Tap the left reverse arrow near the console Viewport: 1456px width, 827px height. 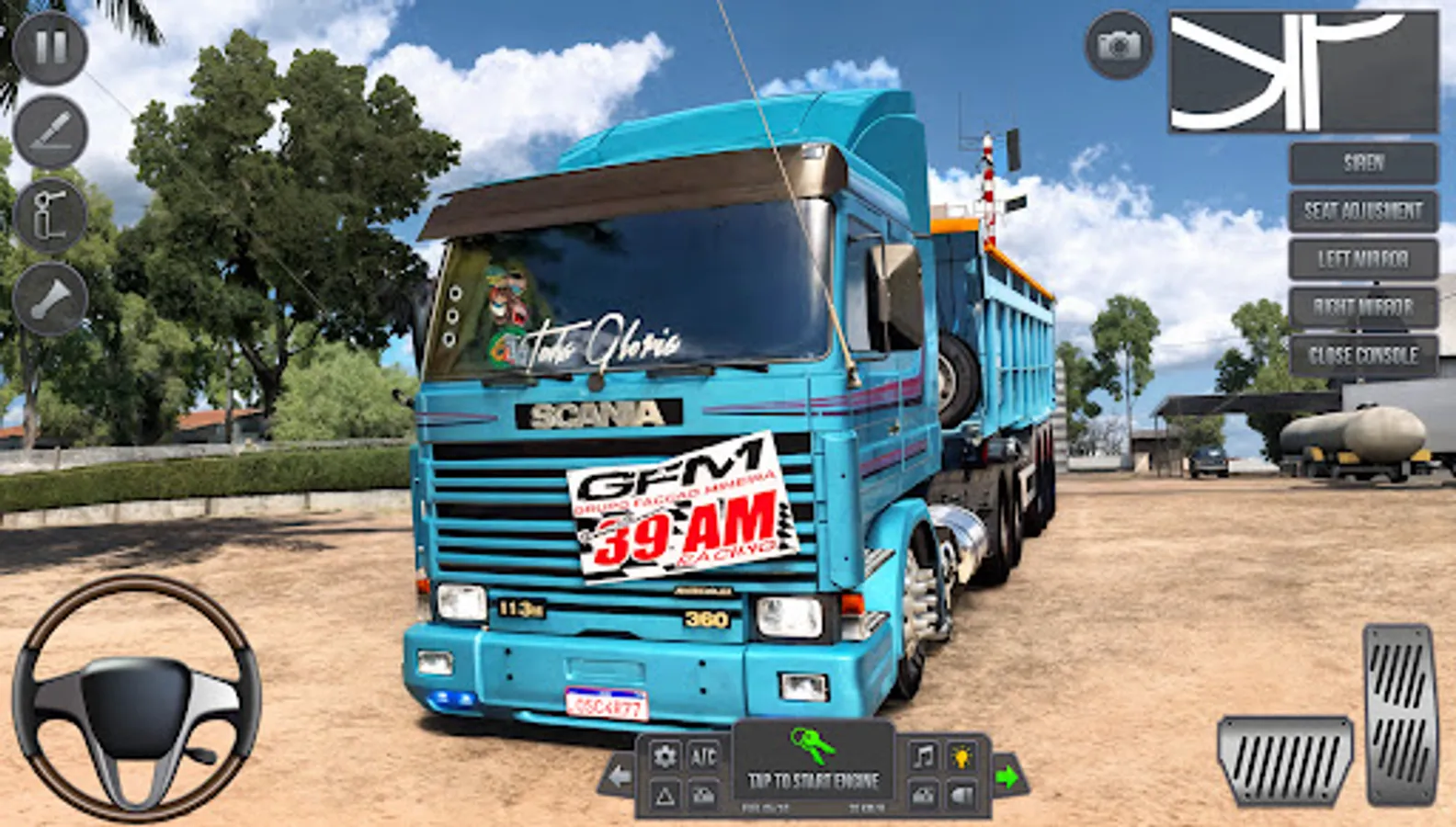tap(621, 776)
